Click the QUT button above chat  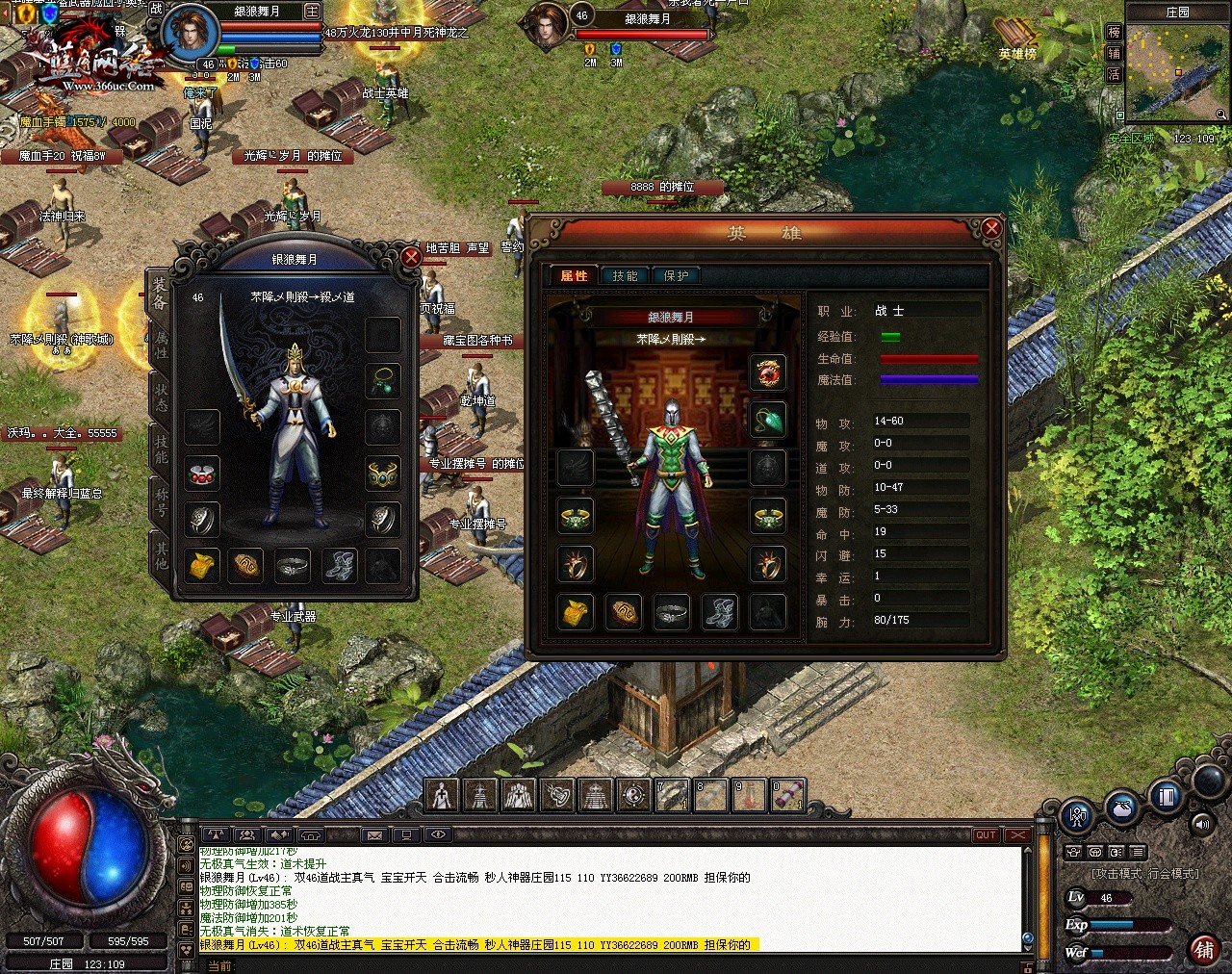(986, 834)
